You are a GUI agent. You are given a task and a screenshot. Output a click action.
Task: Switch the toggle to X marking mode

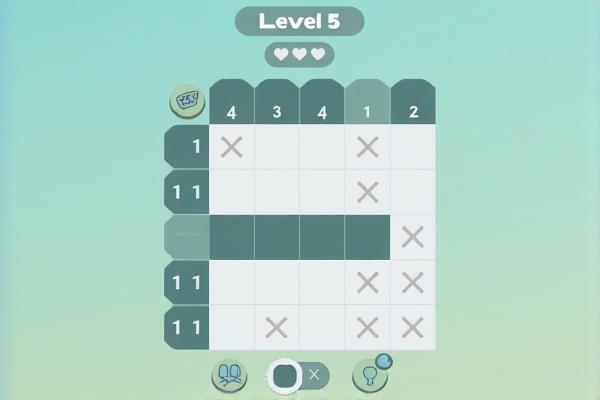(314, 375)
